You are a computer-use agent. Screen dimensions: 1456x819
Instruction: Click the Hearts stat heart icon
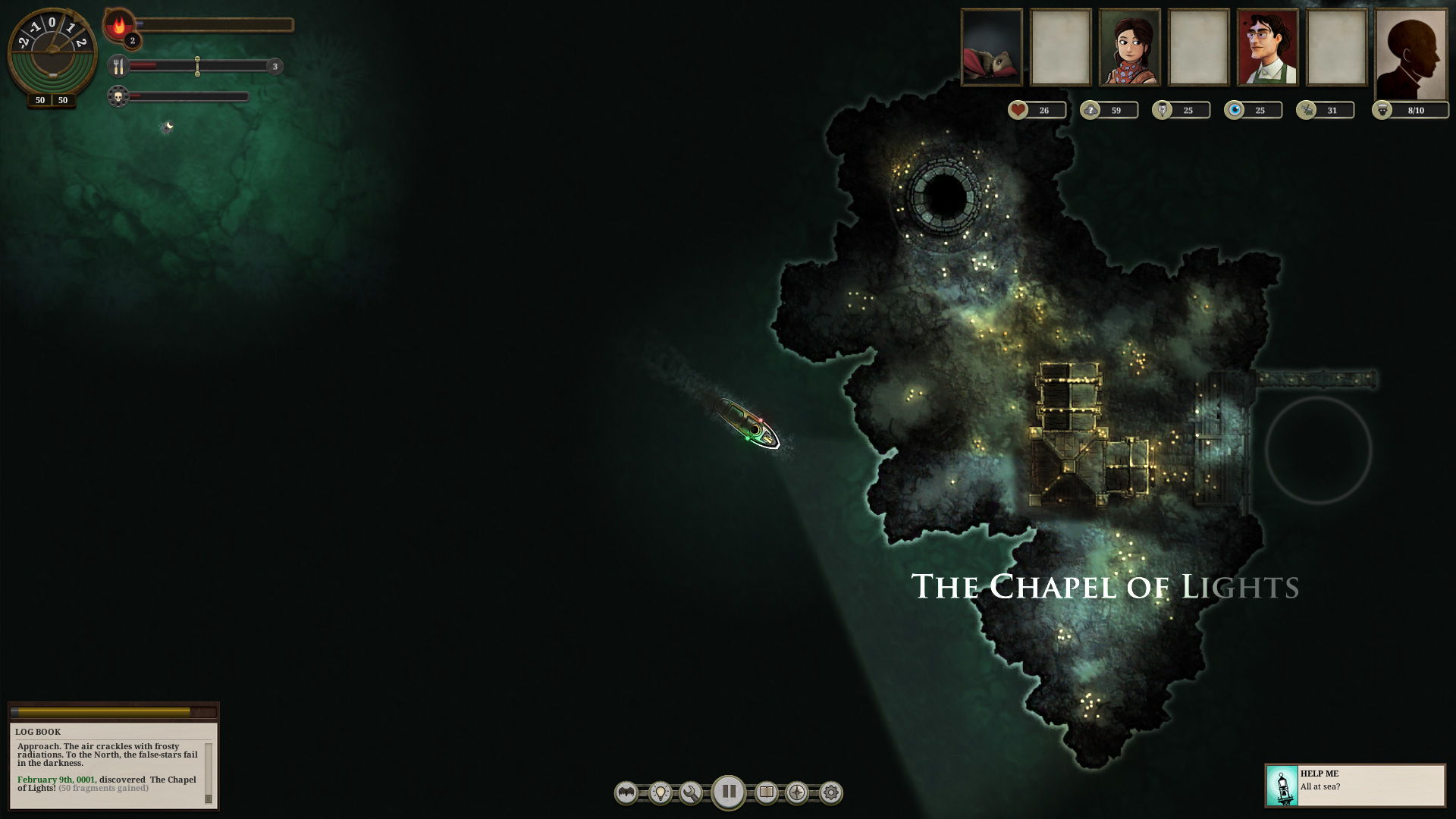1018,110
